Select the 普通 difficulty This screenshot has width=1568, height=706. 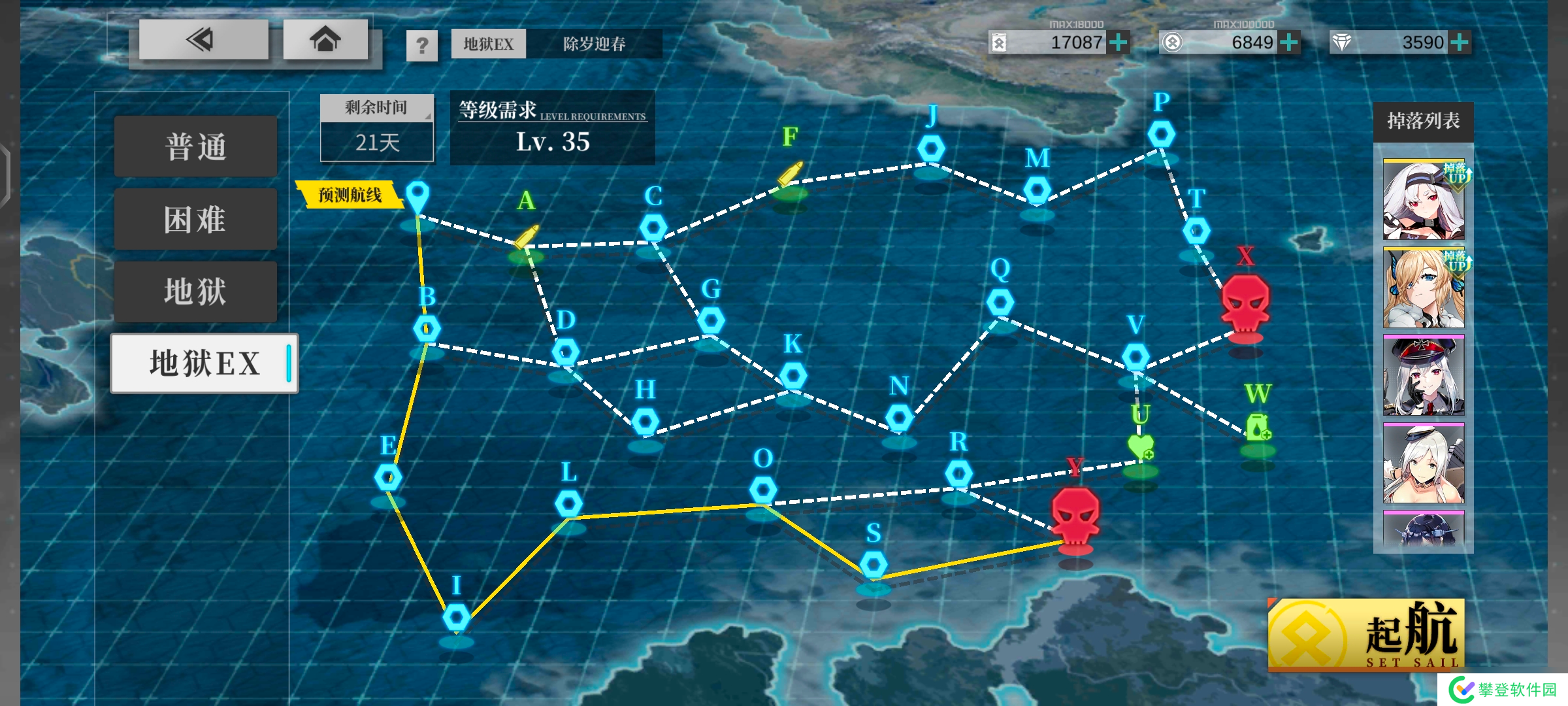tap(195, 146)
